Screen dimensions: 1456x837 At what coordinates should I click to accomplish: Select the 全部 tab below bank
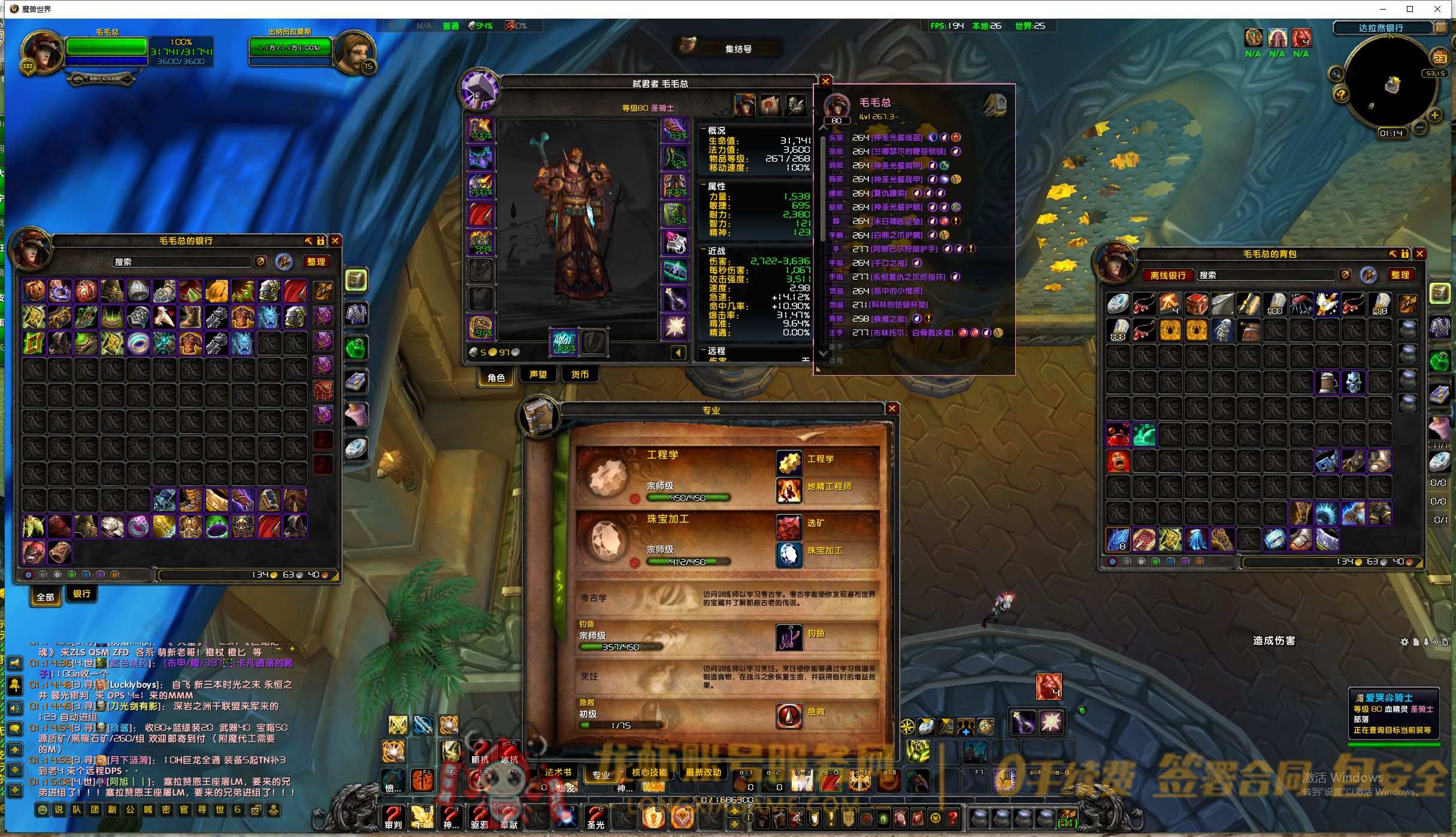(x=46, y=597)
